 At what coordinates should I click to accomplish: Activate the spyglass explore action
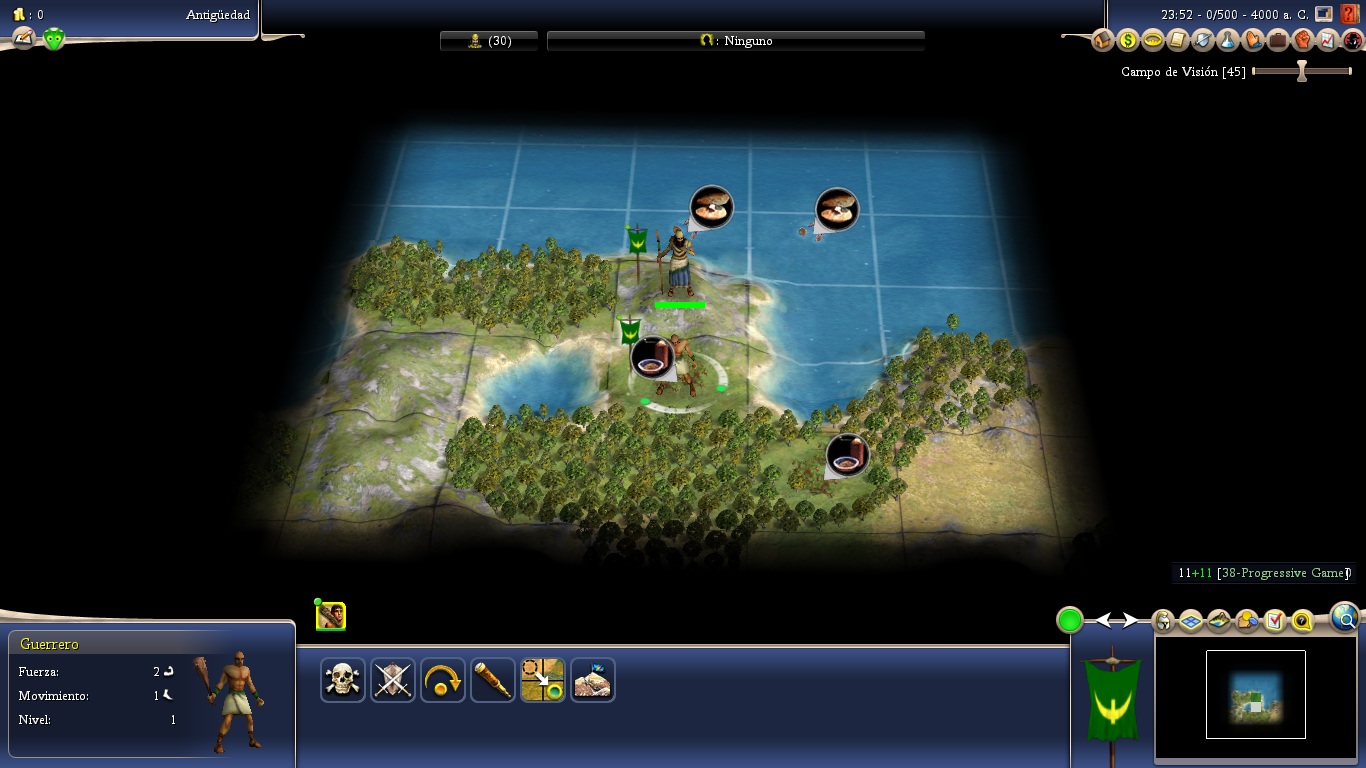point(493,680)
